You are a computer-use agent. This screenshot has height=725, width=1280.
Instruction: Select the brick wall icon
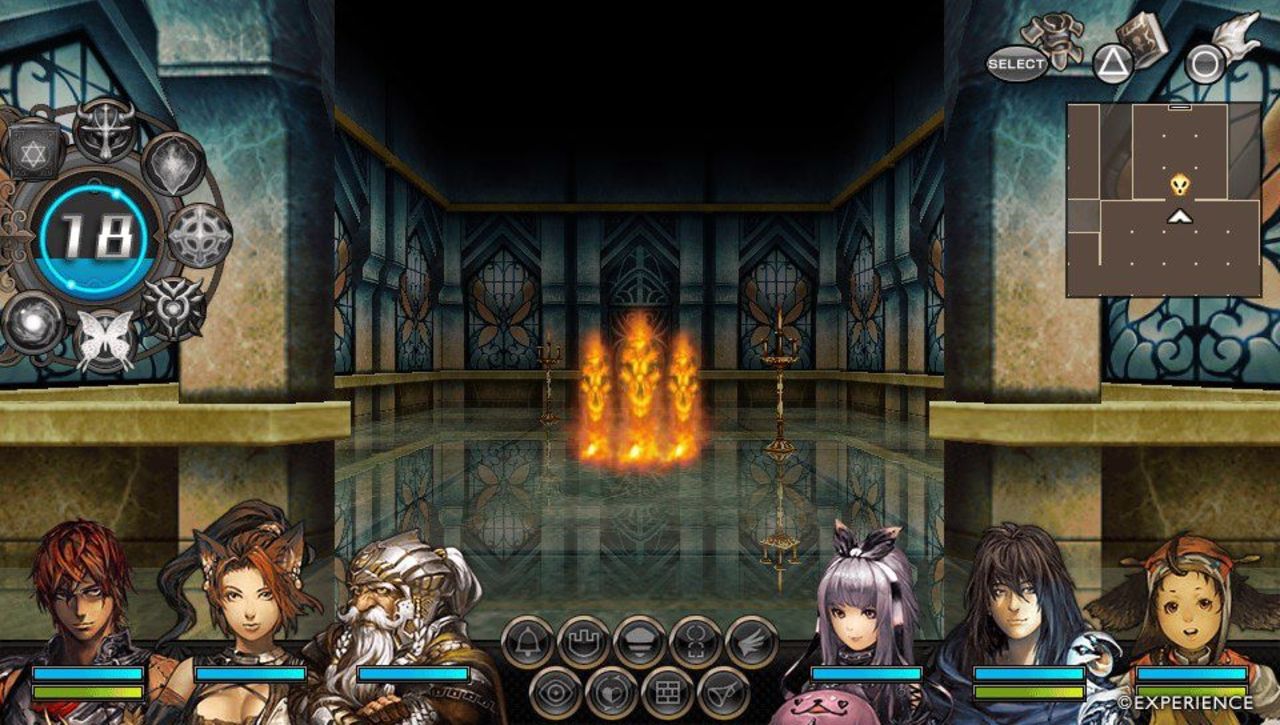click(x=667, y=692)
